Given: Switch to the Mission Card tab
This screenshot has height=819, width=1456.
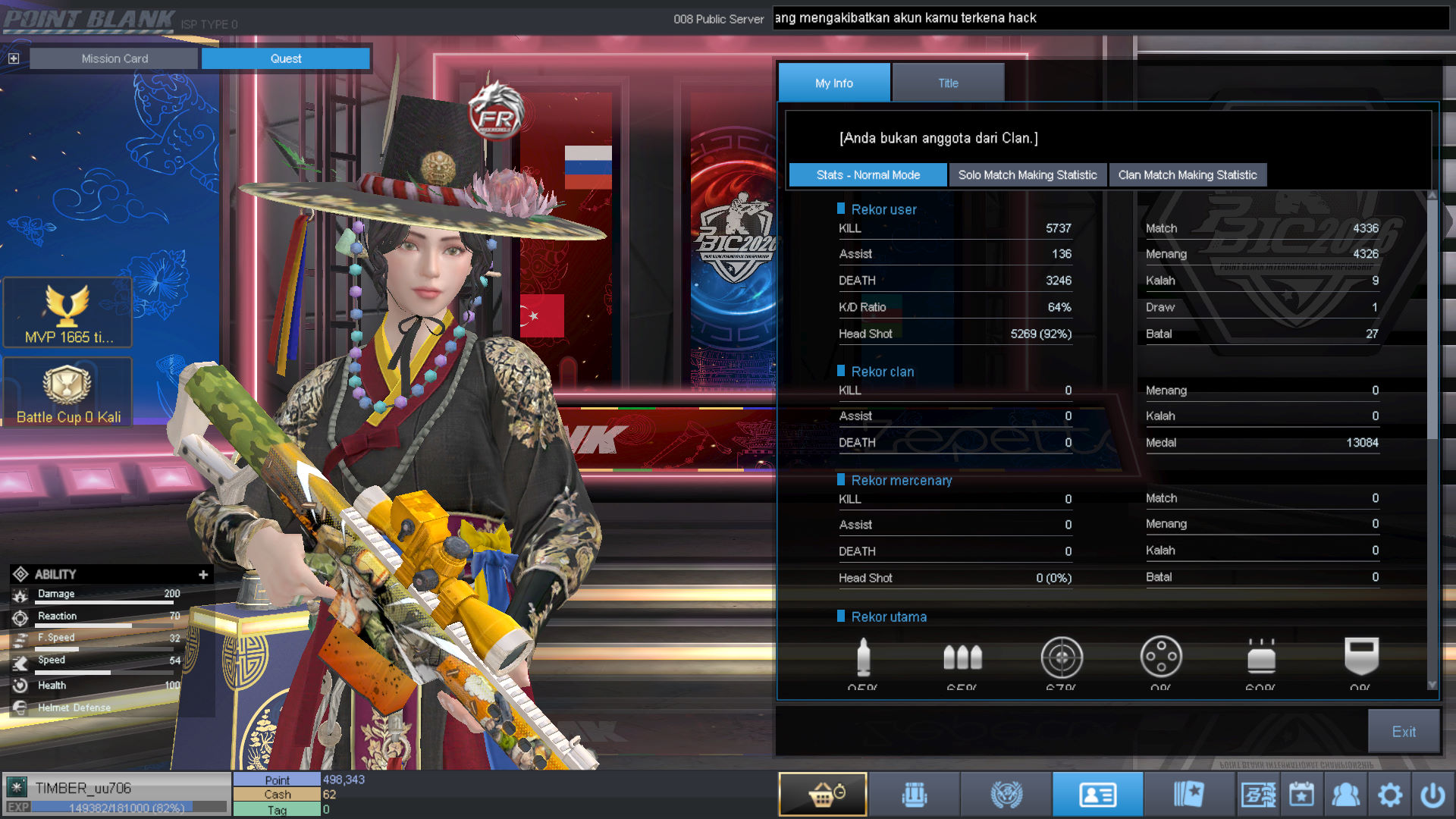Looking at the screenshot, I should [x=115, y=58].
